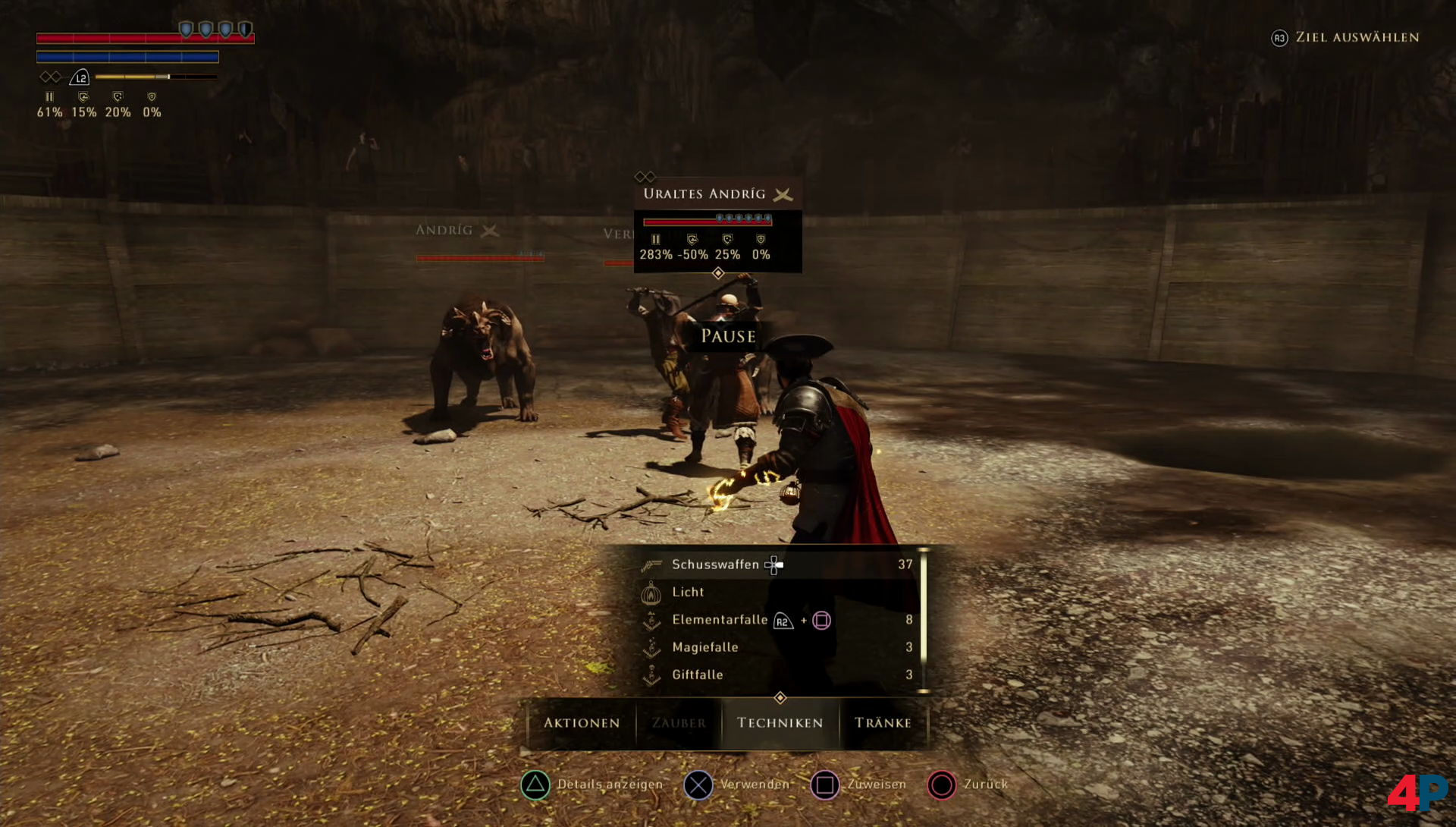This screenshot has width=1456, height=827.
Task: Open the Zauber tab
Action: [679, 723]
